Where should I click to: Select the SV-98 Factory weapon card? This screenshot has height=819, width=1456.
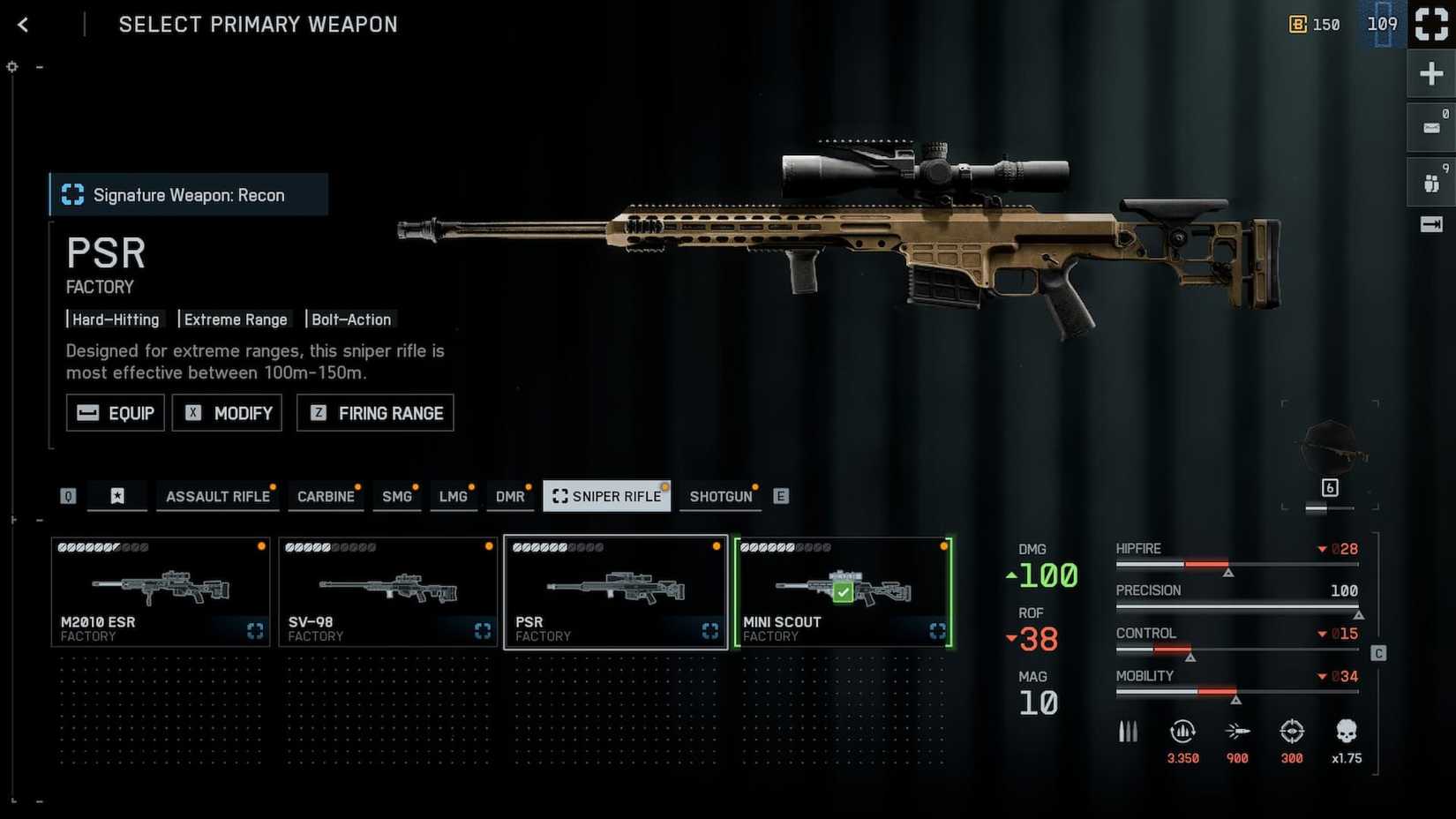point(388,591)
